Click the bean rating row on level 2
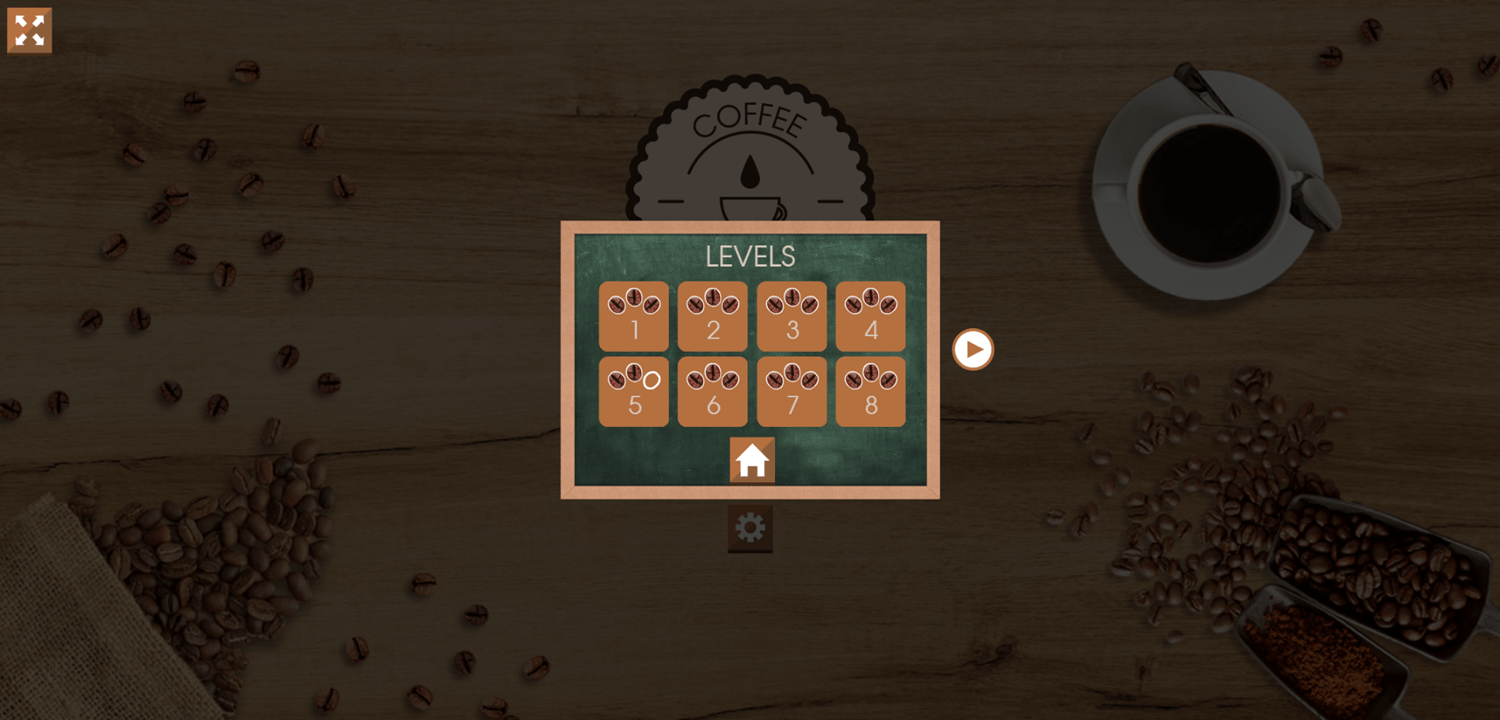1500x720 pixels. click(712, 300)
